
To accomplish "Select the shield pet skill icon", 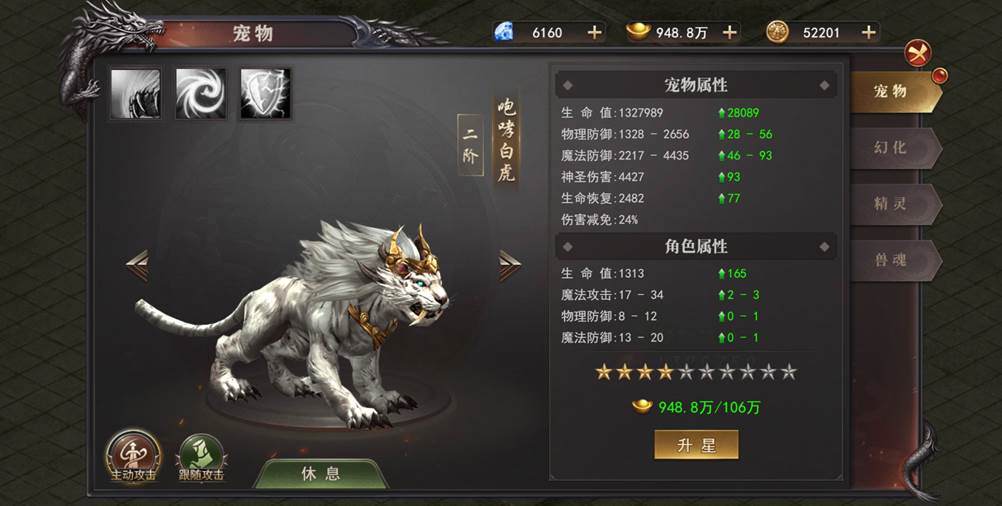I will [x=266, y=94].
